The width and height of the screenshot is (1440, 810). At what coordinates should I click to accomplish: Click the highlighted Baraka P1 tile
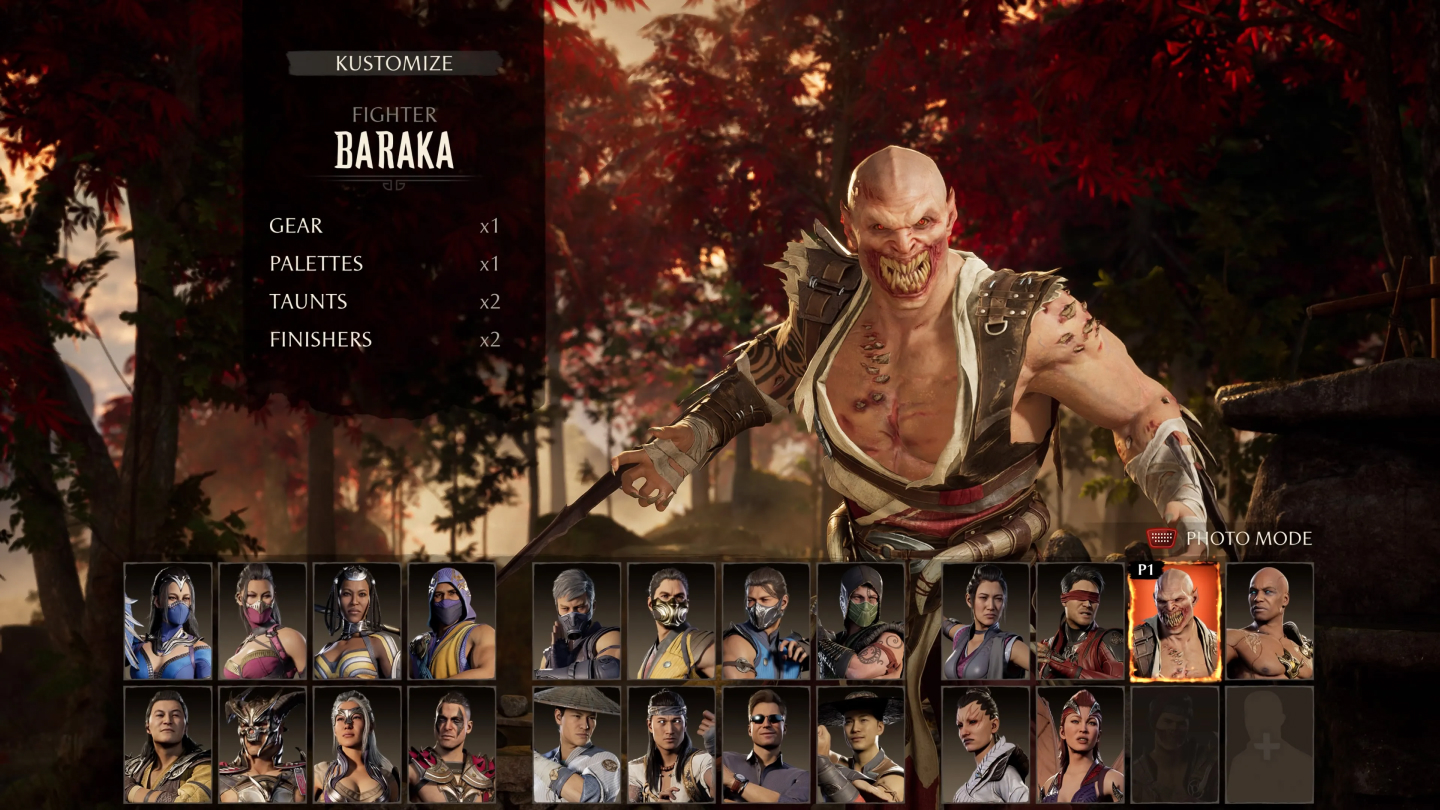pos(1174,621)
